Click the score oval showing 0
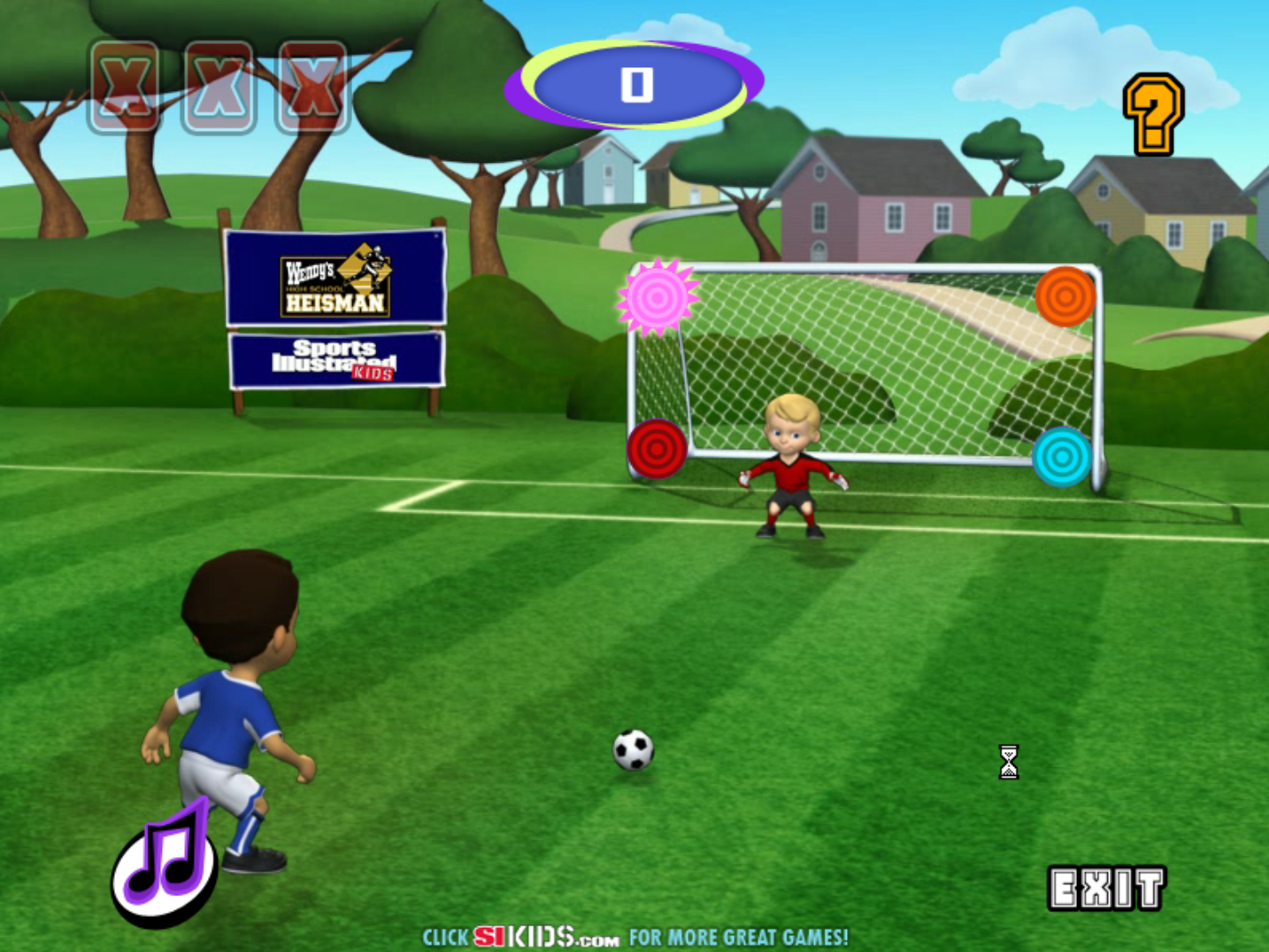Image resolution: width=1269 pixels, height=952 pixels. [x=634, y=85]
